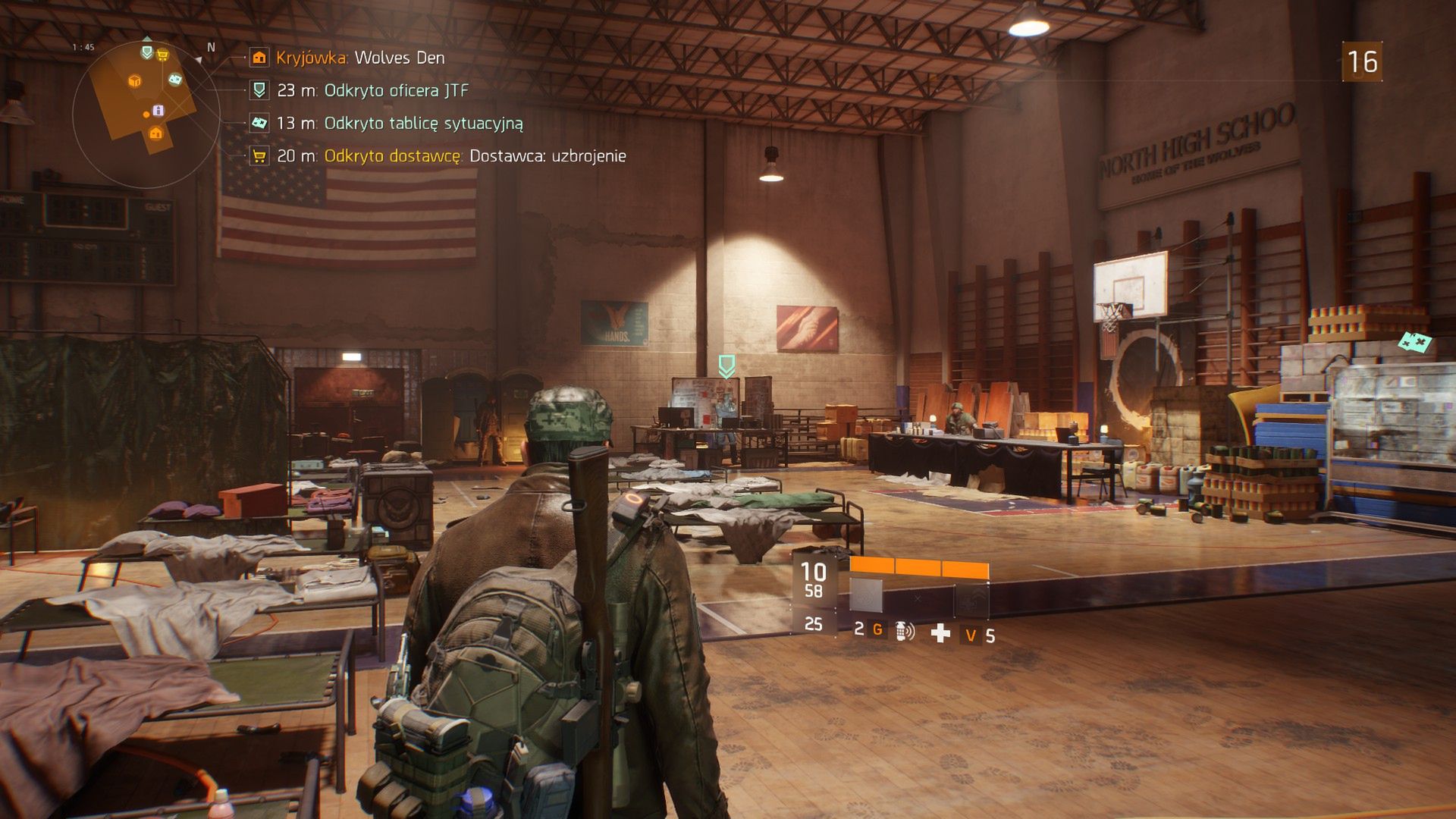The image size is (1456, 819).
Task: Click the teal waypoint marker above the whiteboard
Action: (x=726, y=366)
